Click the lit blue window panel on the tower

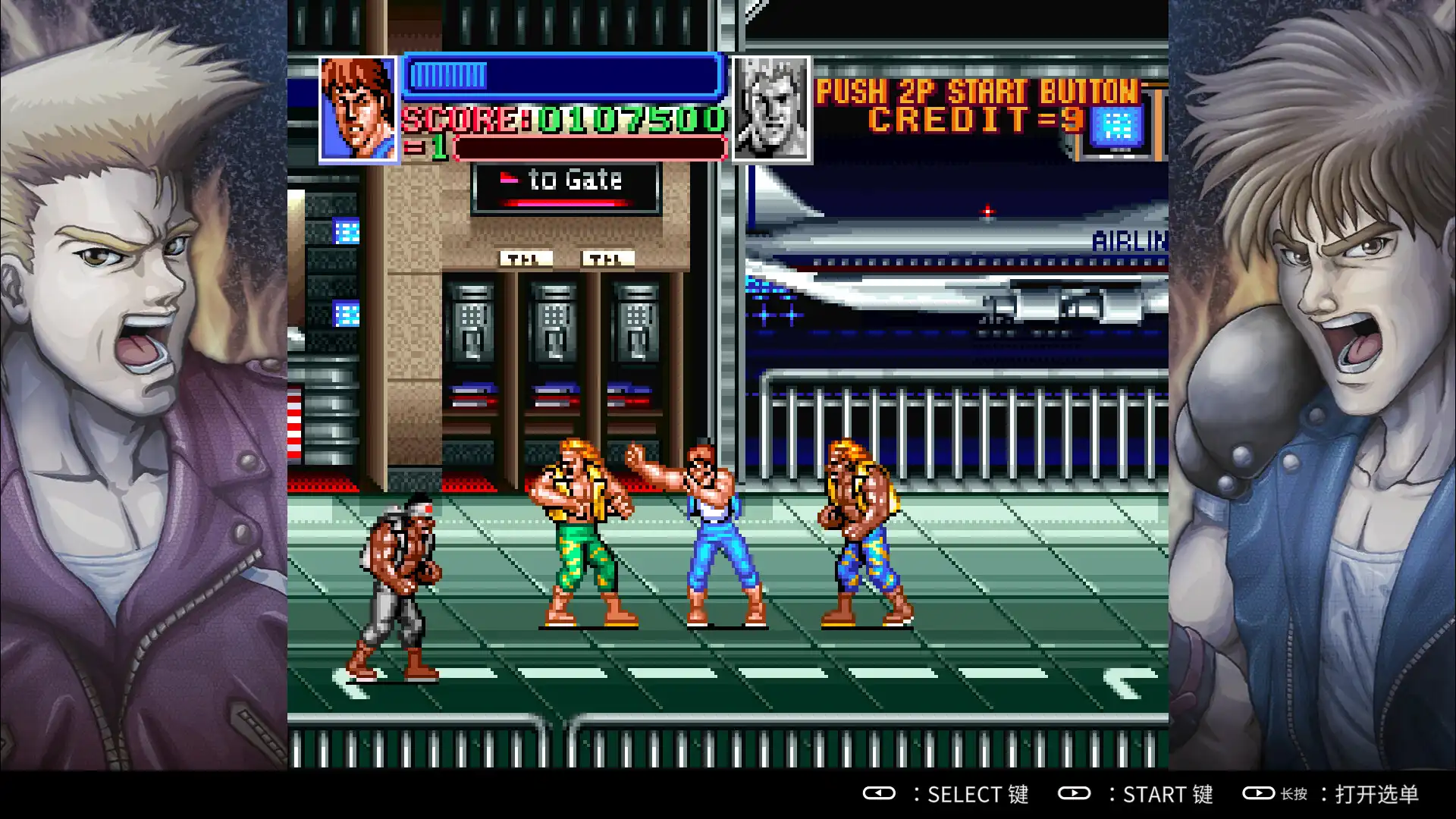pos(345,229)
